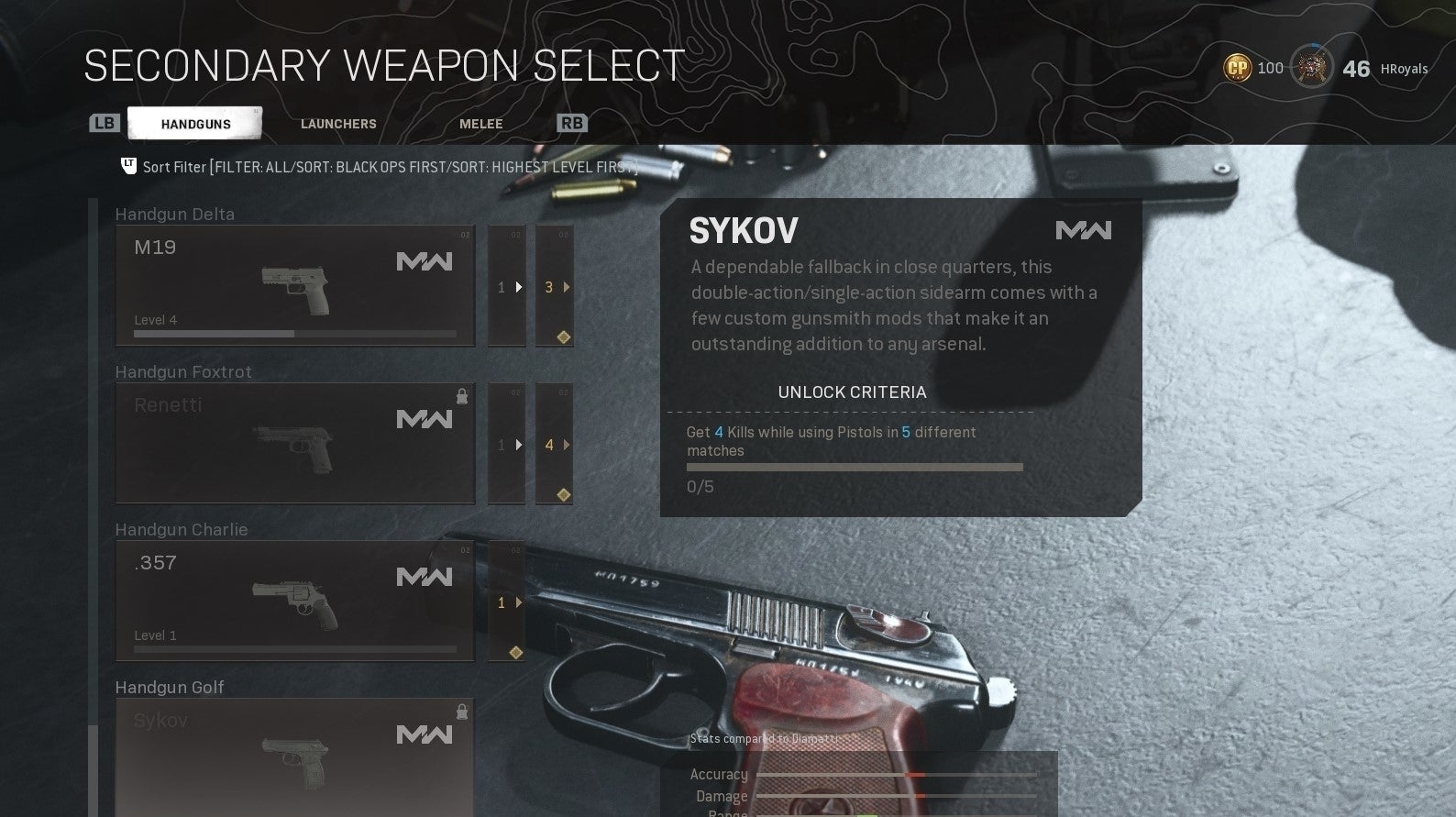
Task: Click the lock icon on the Renetti card
Action: point(462,394)
